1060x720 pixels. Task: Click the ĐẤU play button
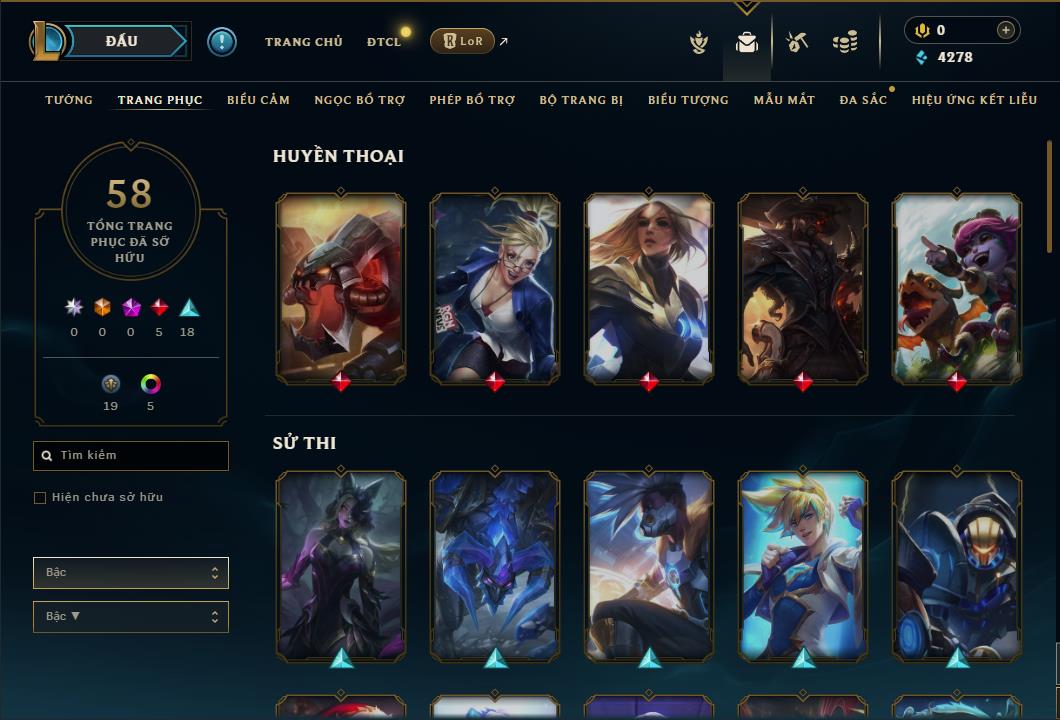pyautogui.click(x=122, y=41)
